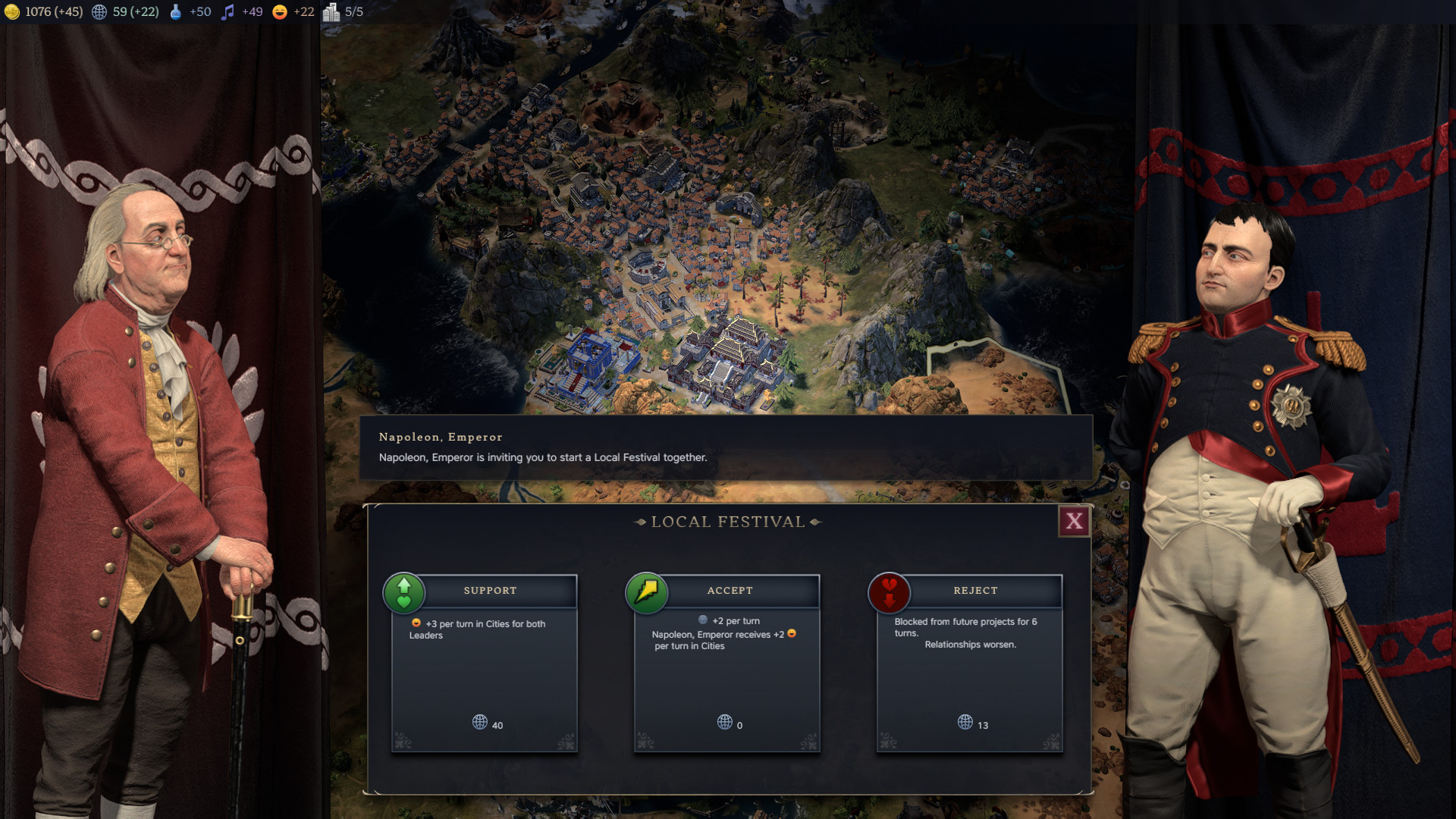Choose the Support response for Local Festival
Viewport: 1456px width, 819px height.
pyautogui.click(x=490, y=591)
